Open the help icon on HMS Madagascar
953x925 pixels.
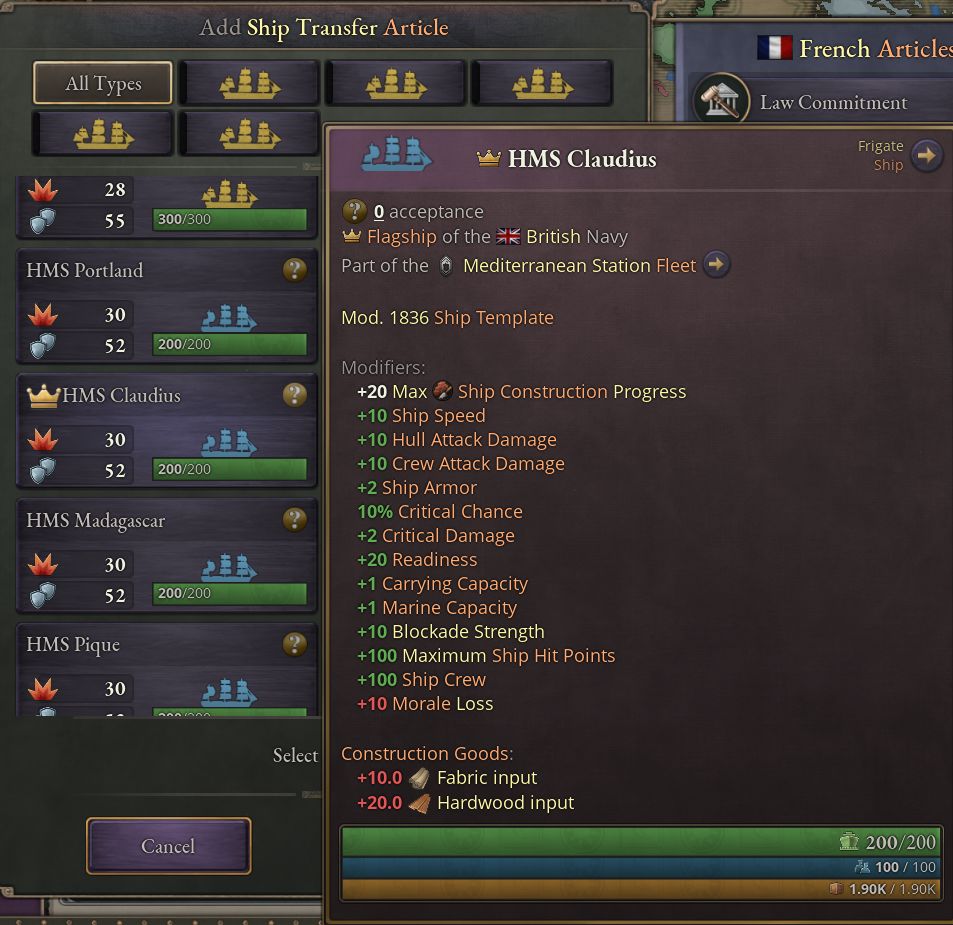click(294, 519)
